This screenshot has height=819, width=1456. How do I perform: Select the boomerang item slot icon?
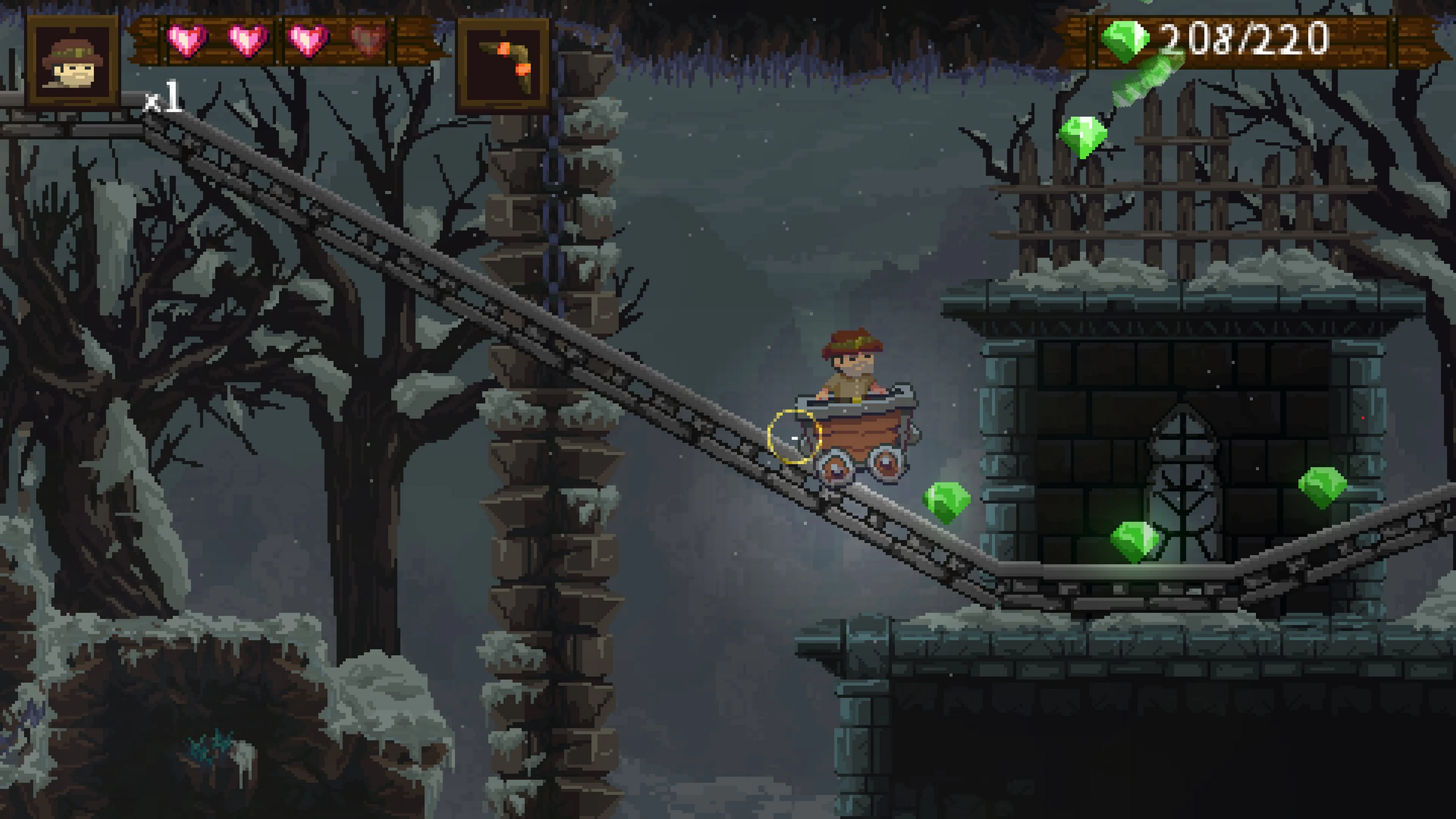tap(505, 61)
